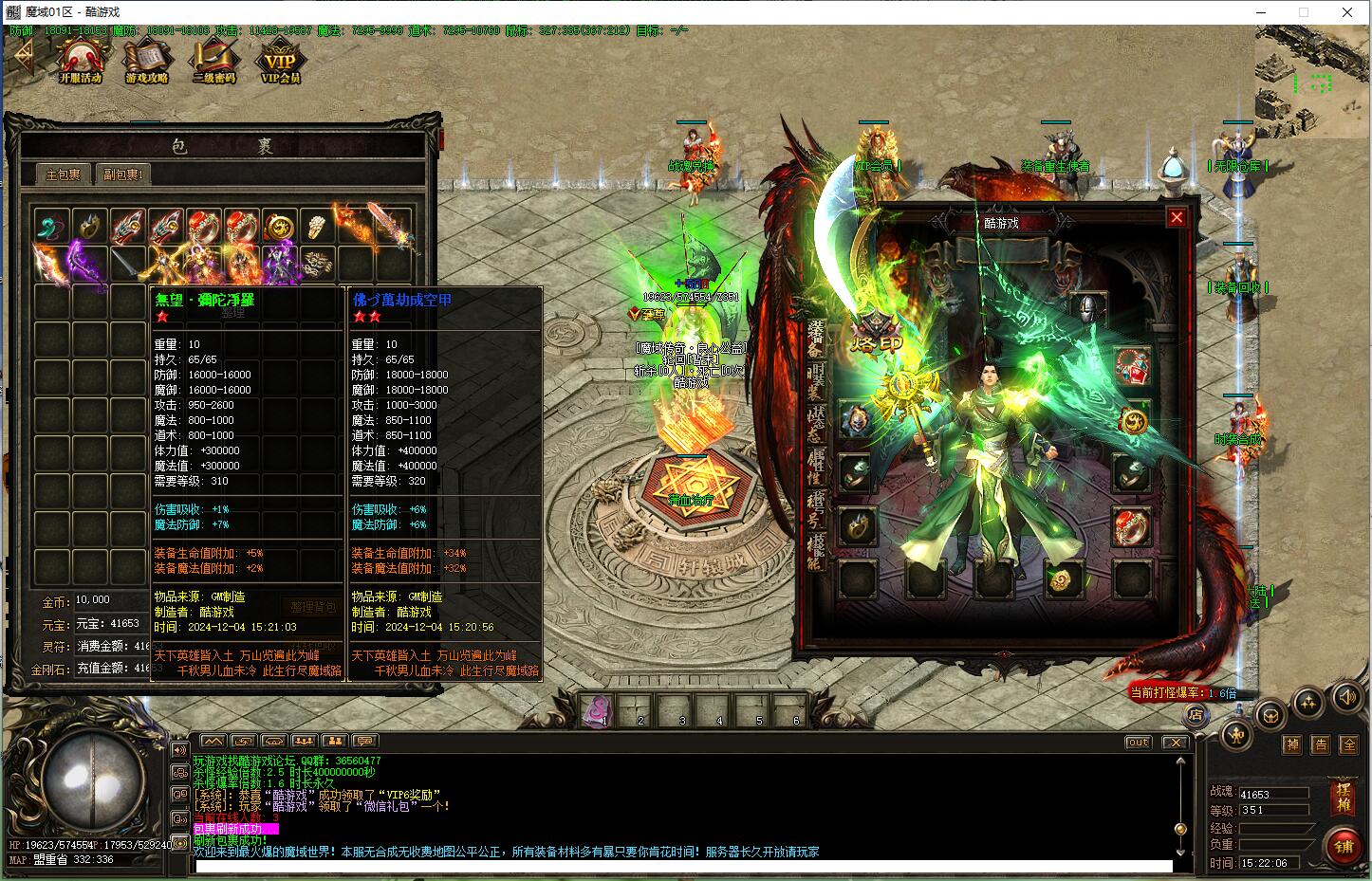The image size is (1372, 881).
Task: Select the 副包裹1 bag tab
Action: tap(122, 174)
